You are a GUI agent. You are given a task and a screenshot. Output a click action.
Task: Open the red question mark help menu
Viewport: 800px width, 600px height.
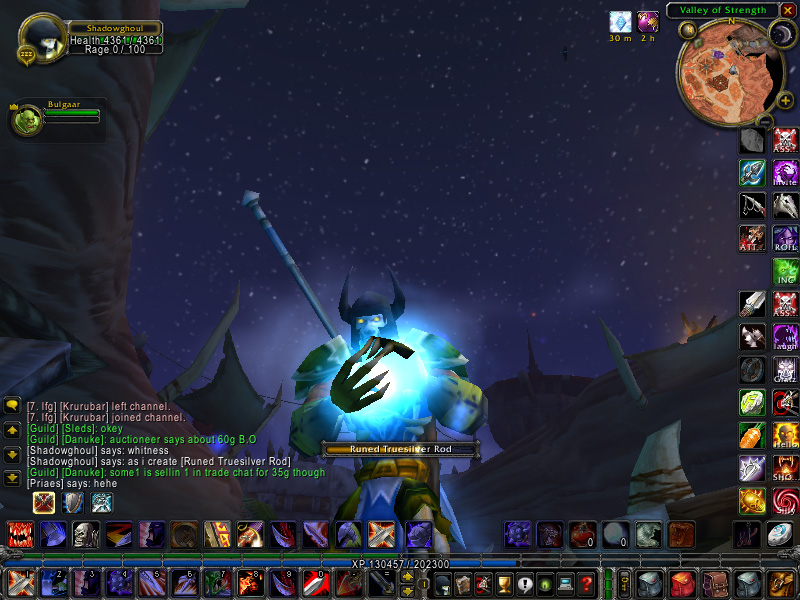587,583
